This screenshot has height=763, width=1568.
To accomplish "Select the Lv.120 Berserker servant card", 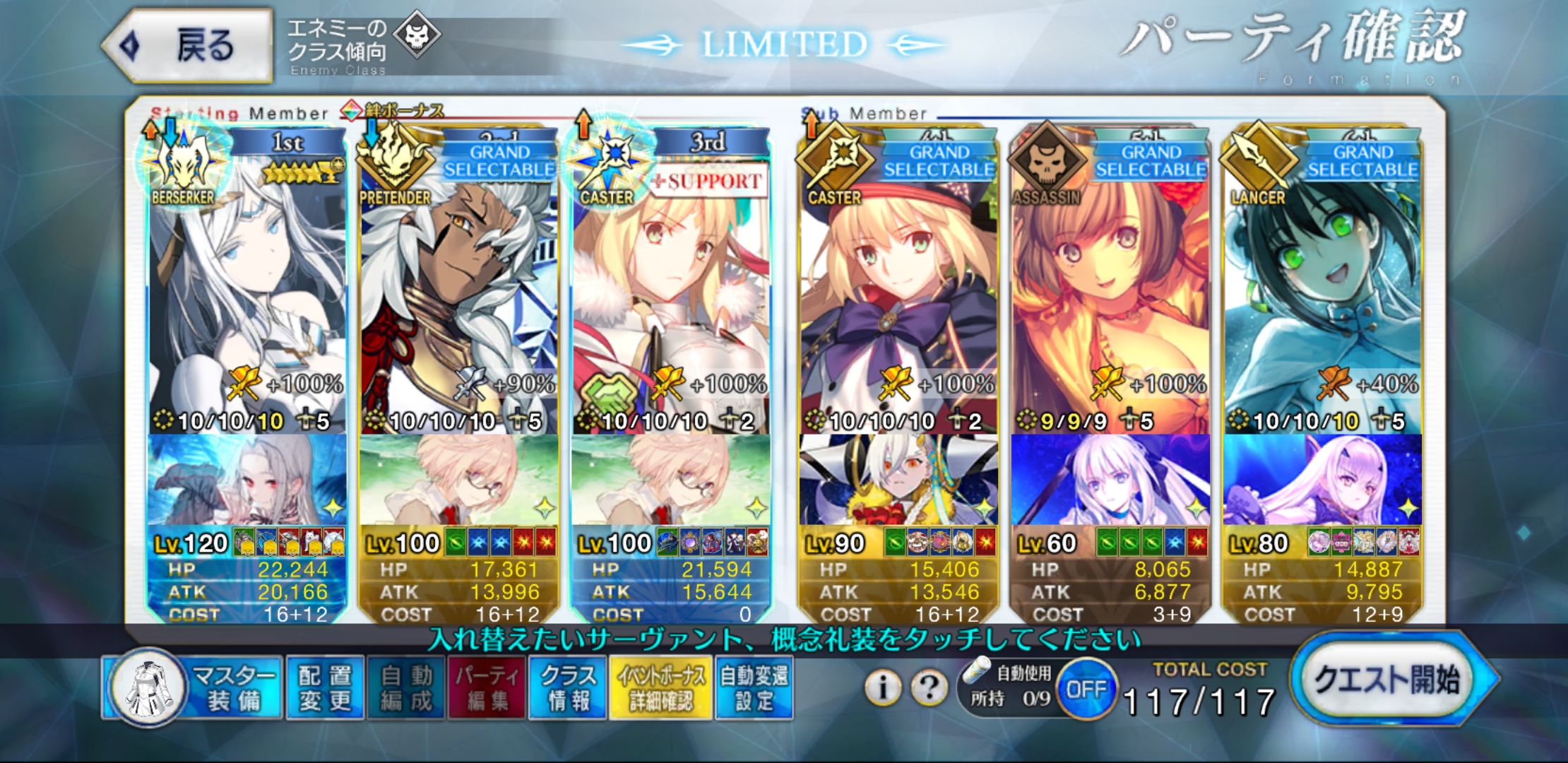I will tap(247, 297).
